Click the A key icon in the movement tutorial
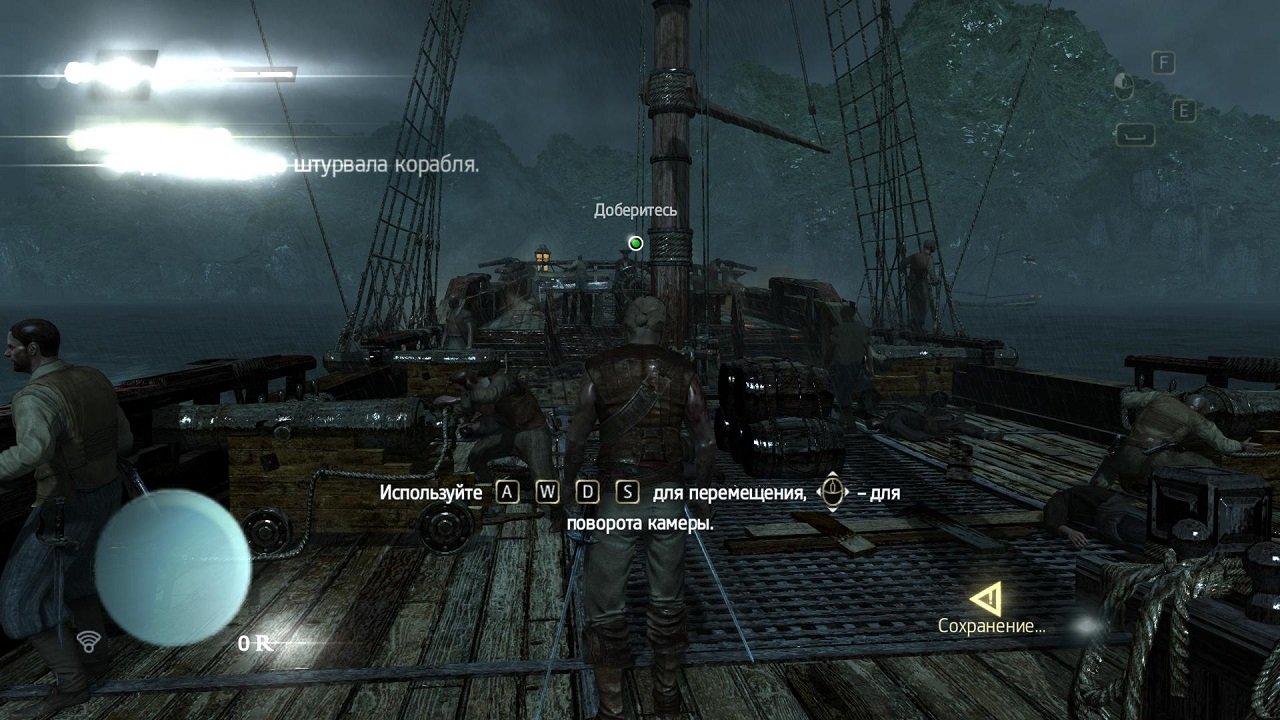This screenshot has height=720, width=1280. [509, 492]
